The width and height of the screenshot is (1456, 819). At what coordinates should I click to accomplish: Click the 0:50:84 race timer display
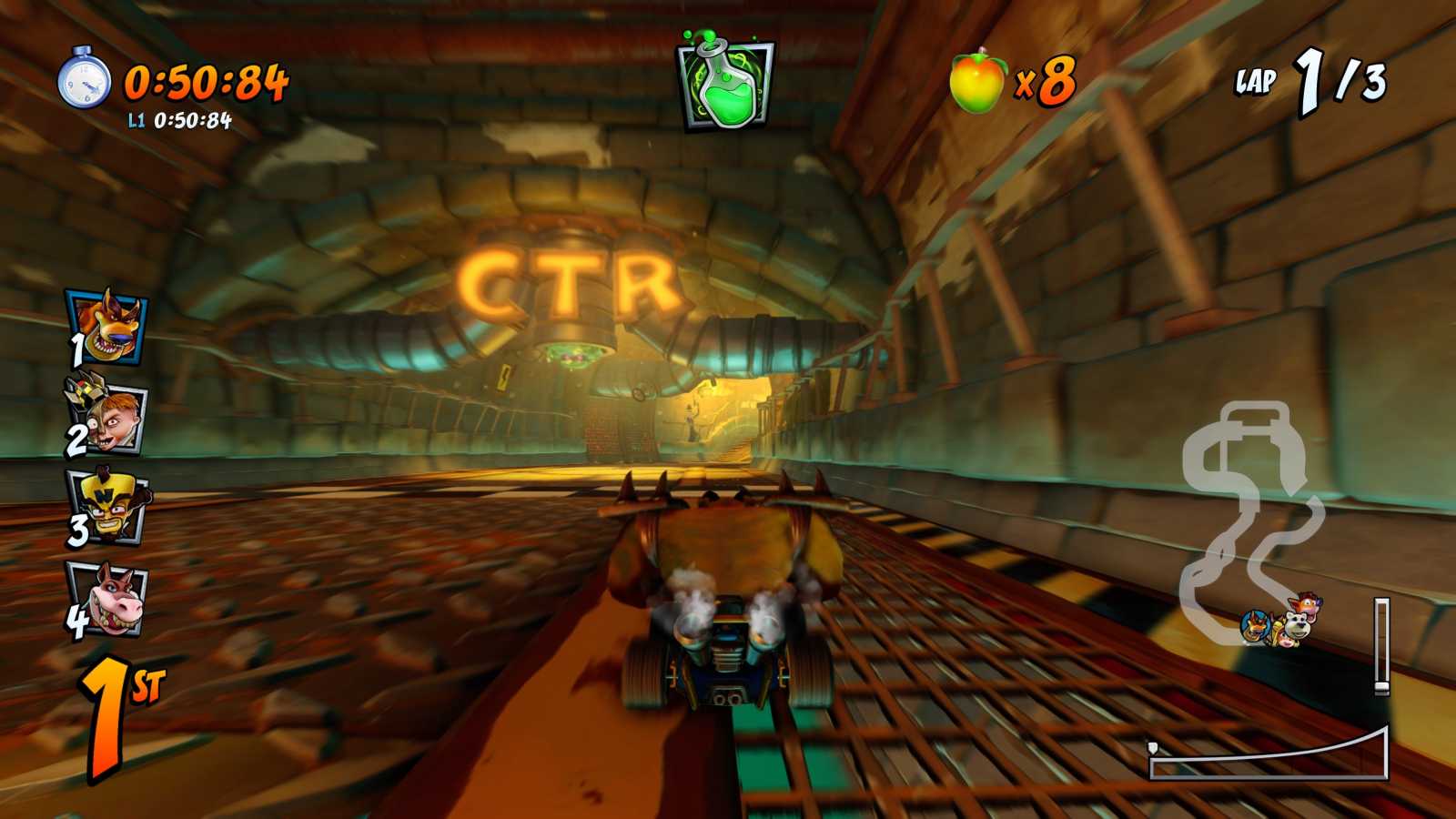pyautogui.click(x=207, y=84)
